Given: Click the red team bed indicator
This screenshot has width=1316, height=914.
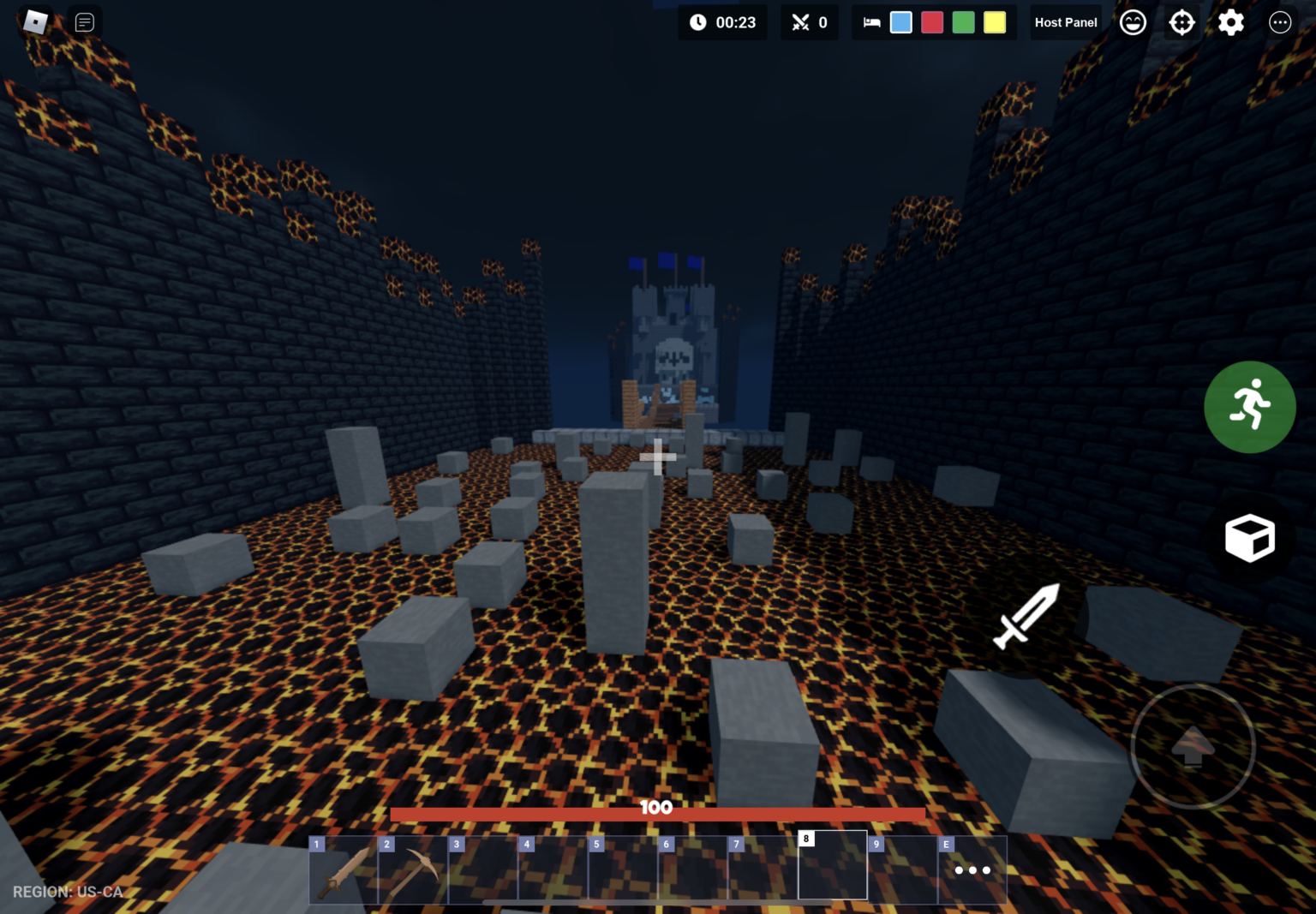Looking at the screenshot, I should click(932, 22).
